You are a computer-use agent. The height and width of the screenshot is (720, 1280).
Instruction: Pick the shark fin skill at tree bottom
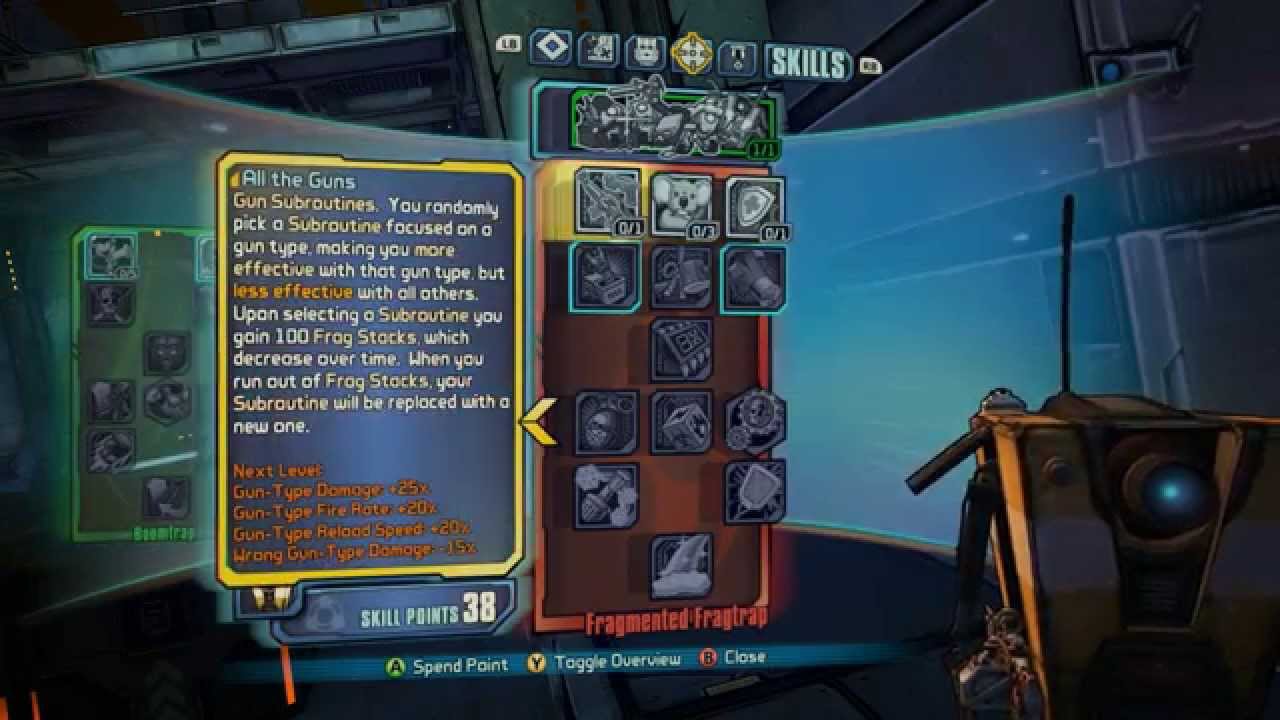click(x=681, y=566)
